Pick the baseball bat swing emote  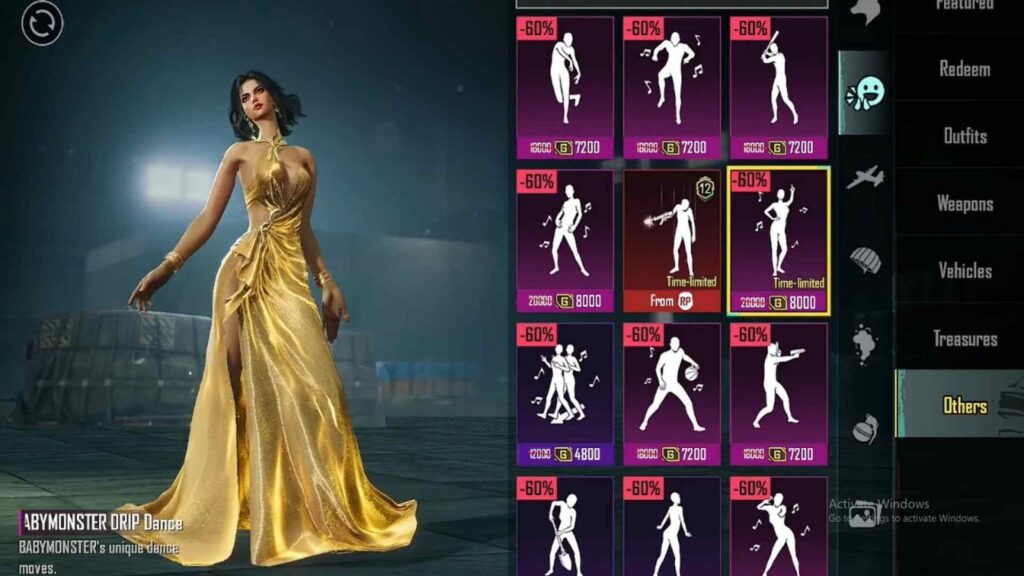(x=779, y=87)
